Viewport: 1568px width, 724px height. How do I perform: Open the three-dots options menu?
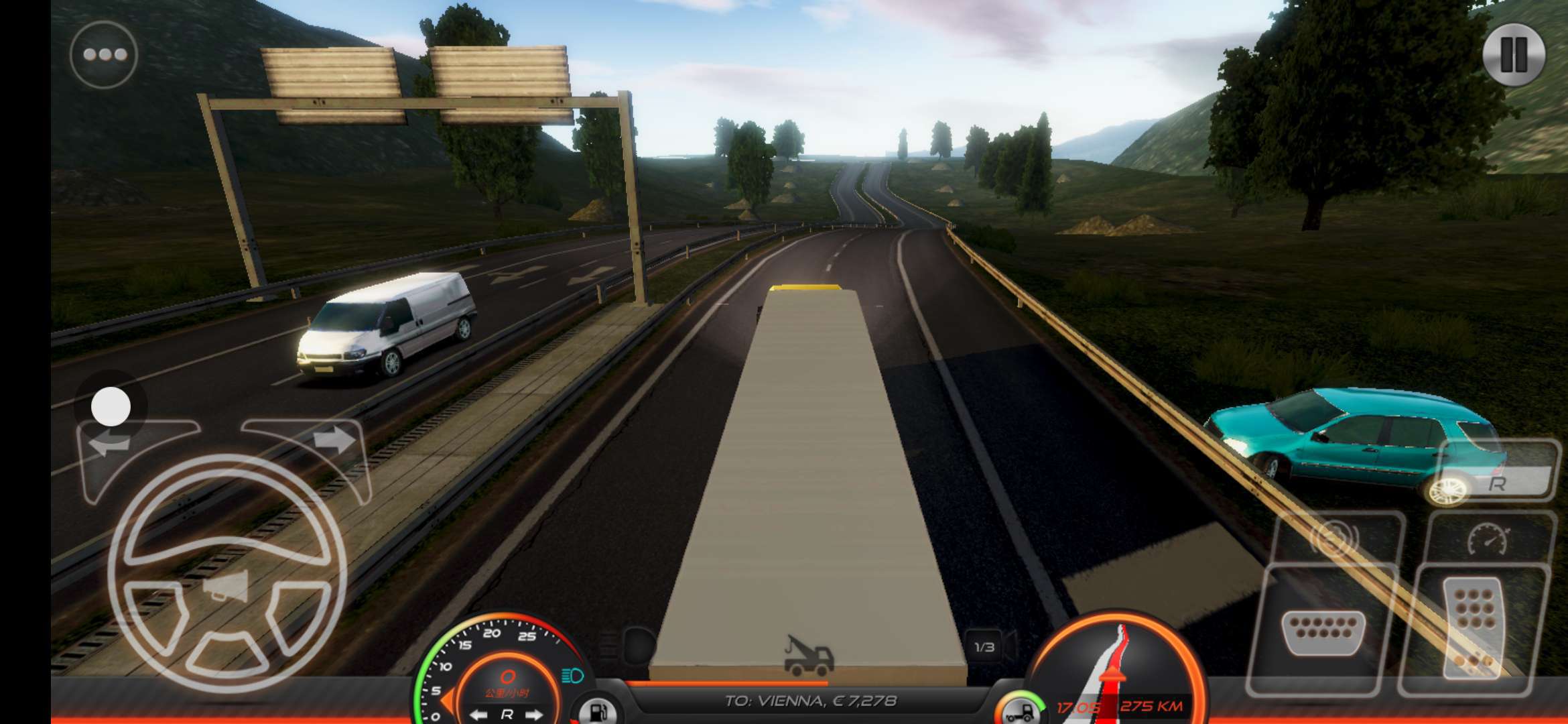[104, 54]
